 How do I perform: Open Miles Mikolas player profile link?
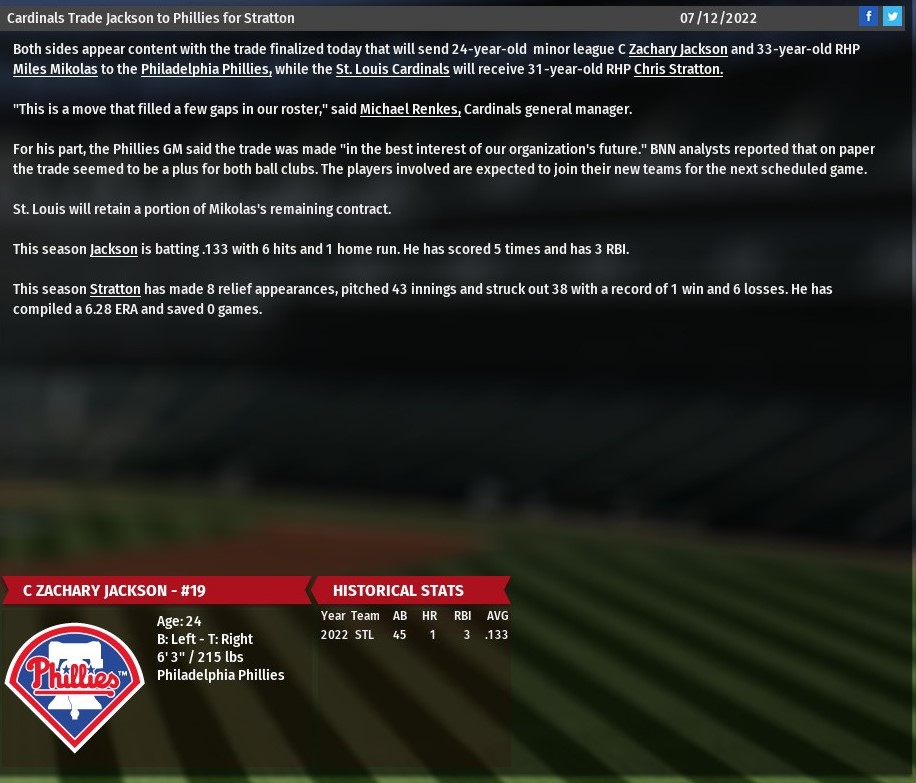click(55, 69)
